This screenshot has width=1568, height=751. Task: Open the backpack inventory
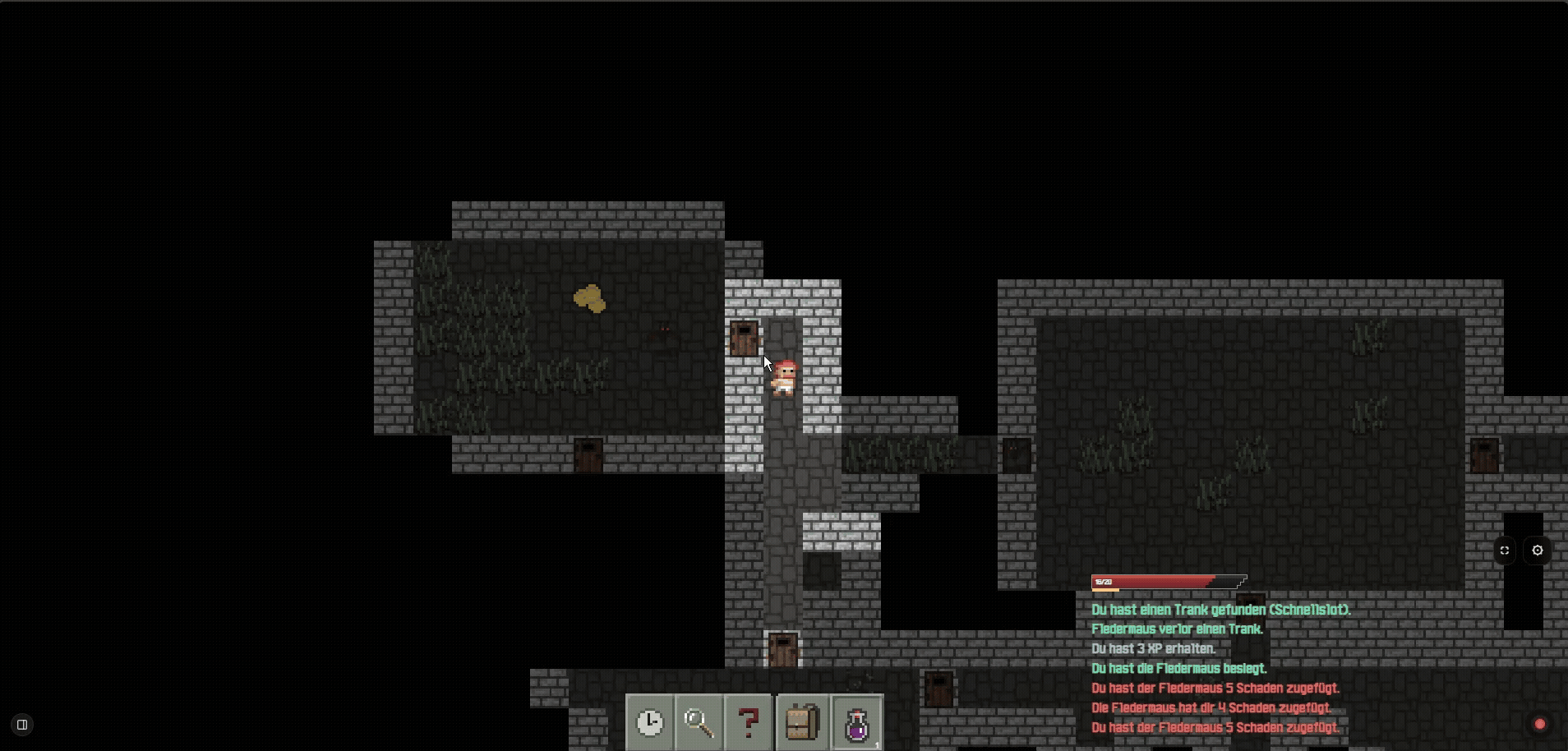coord(801,723)
